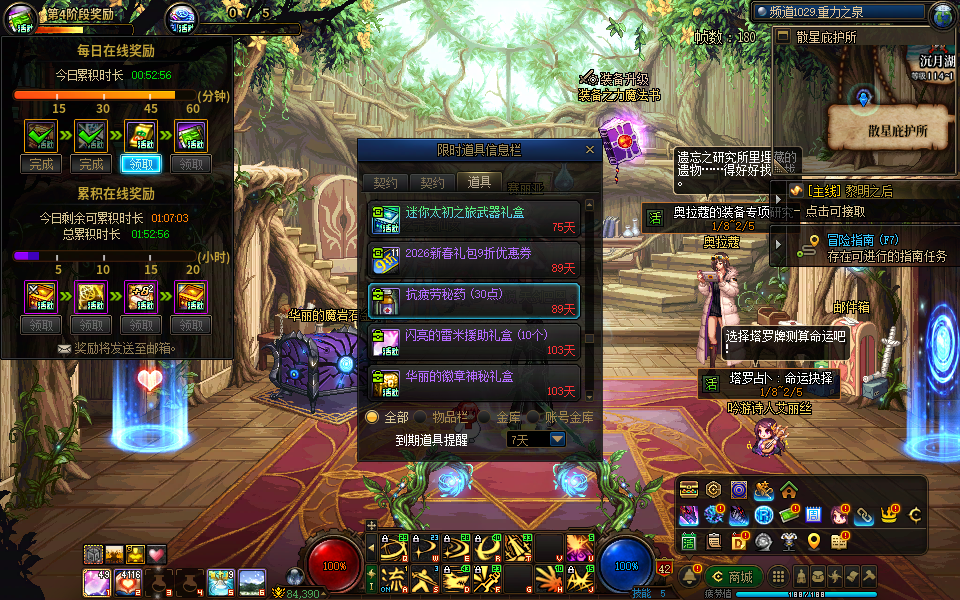Image resolution: width=960 pixels, height=600 pixels.
Task: Select 迷你太初之旅武器礼盒 item row
Action: pyautogui.click(x=474, y=216)
